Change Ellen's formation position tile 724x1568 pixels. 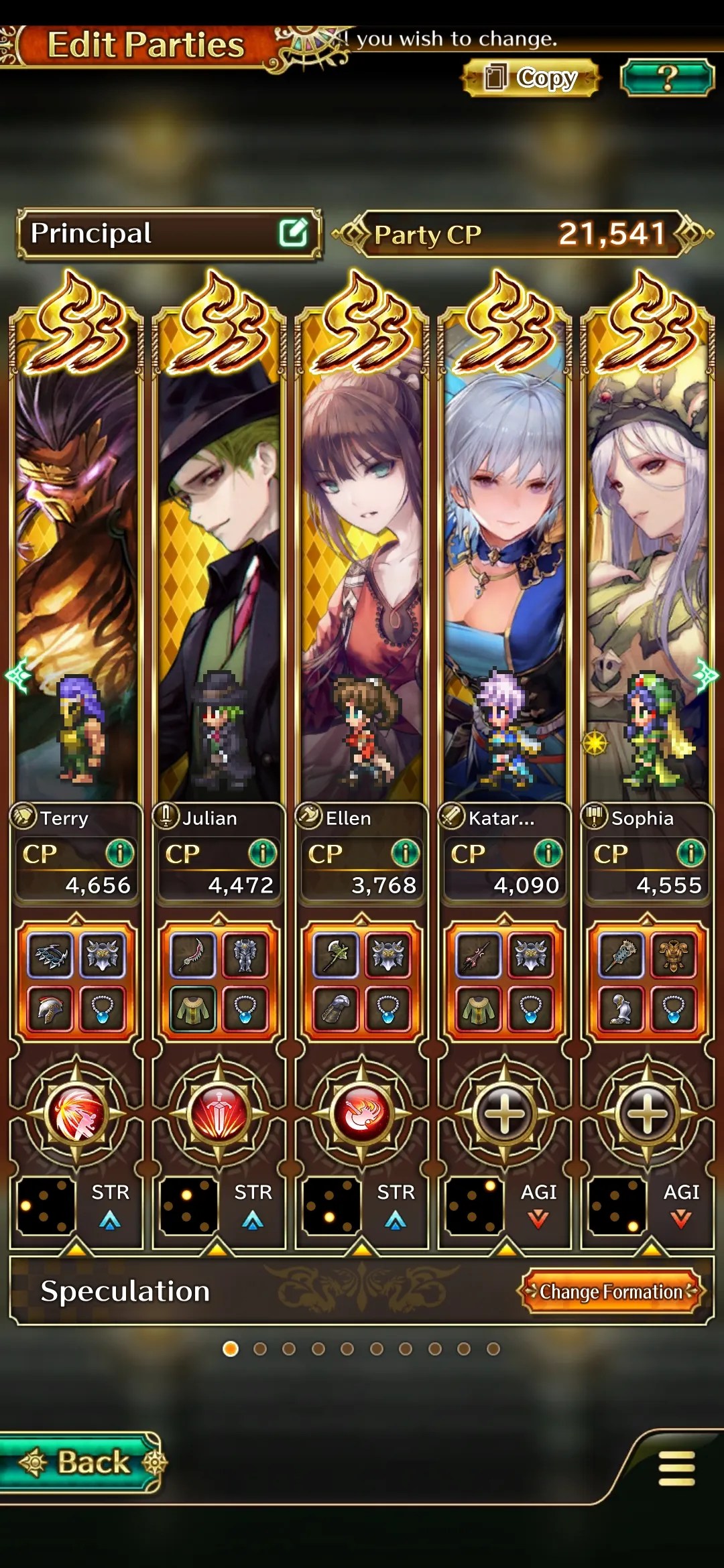[x=331, y=1206]
